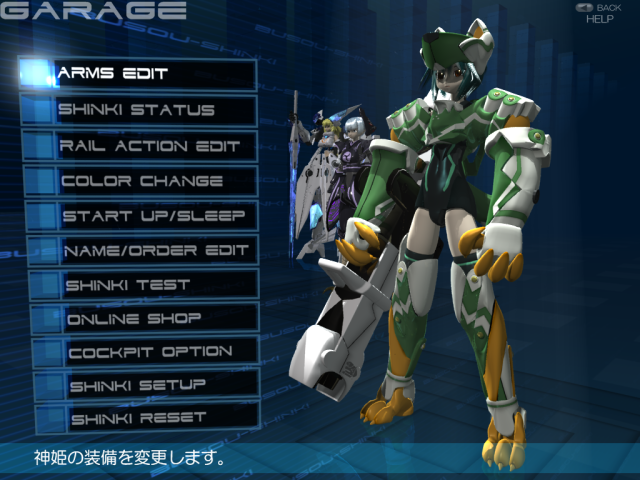Open the Color Change option
The width and height of the screenshot is (640, 480).
142,182
